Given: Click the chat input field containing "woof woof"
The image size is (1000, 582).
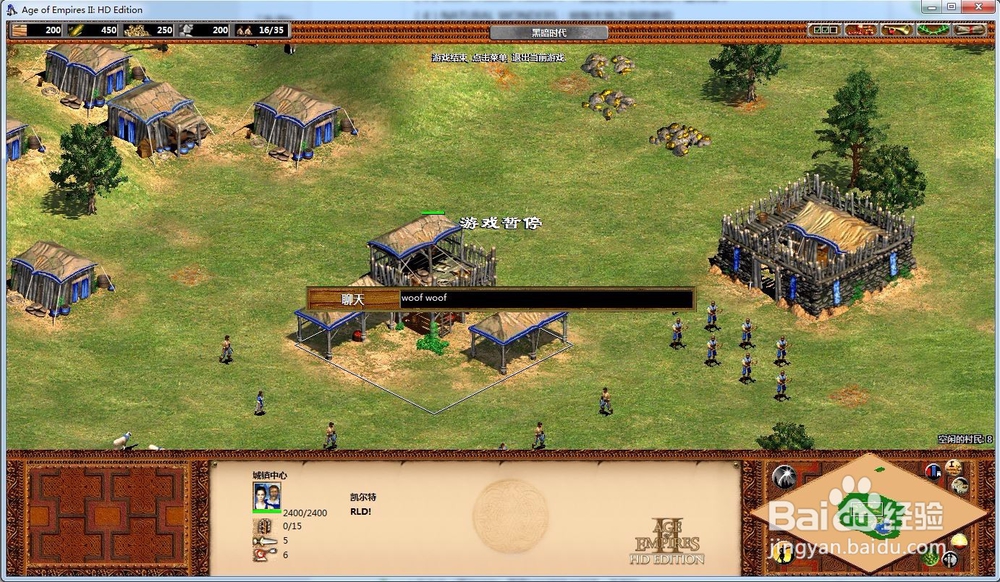Looking at the screenshot, I should 544,298.
